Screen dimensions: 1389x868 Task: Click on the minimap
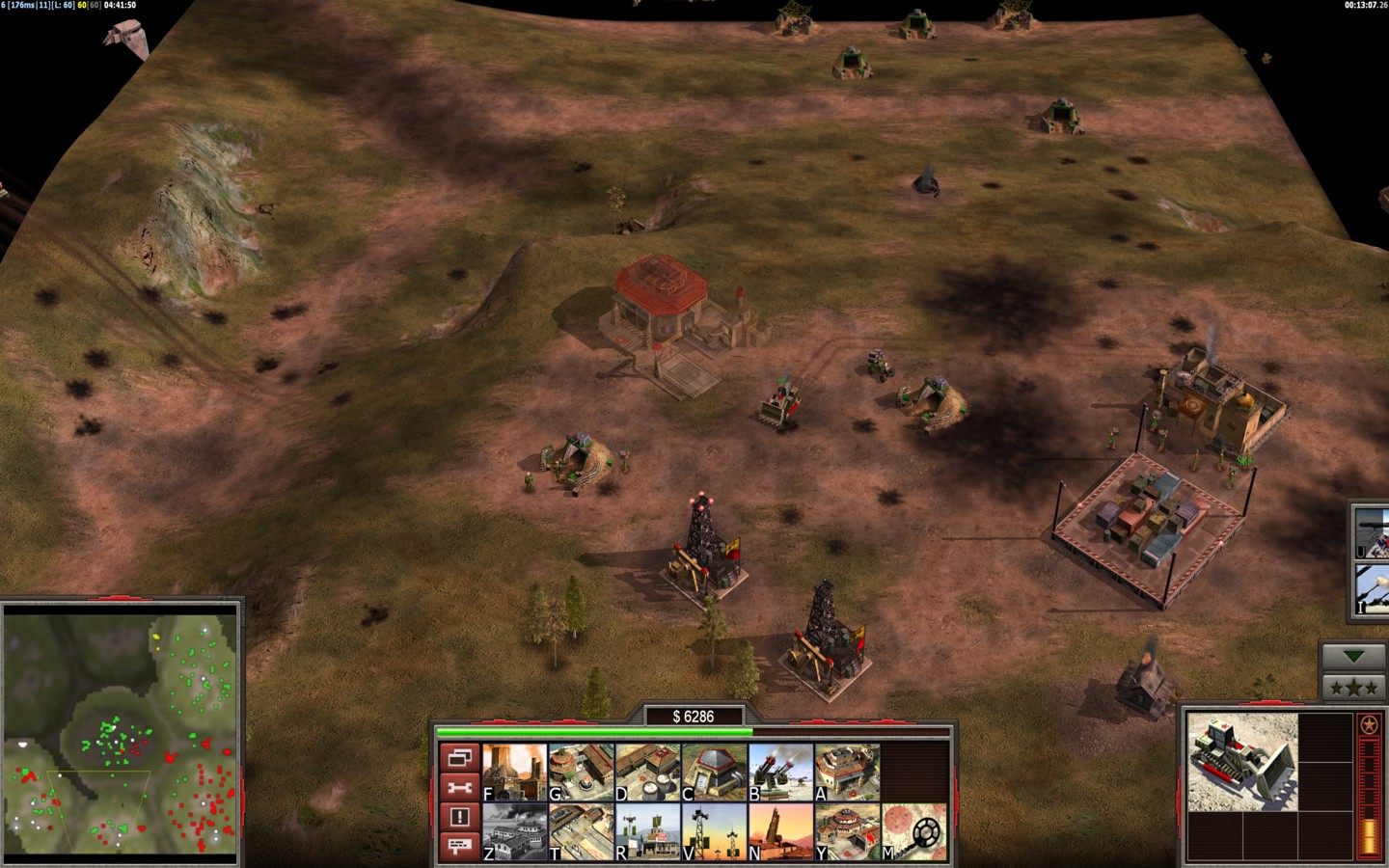click(x=121, y=735)
